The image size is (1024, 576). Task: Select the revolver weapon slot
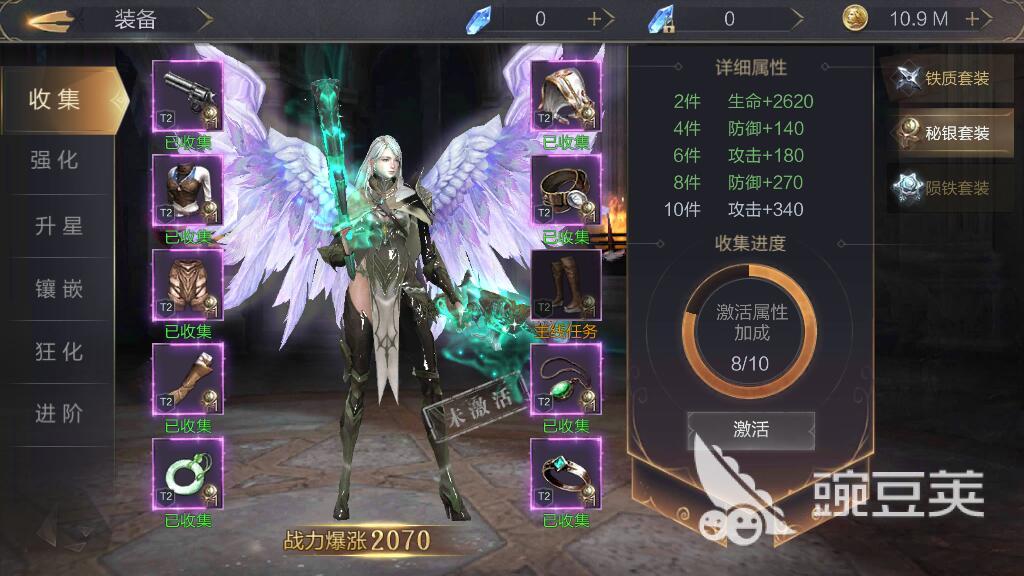pos(188,95)
